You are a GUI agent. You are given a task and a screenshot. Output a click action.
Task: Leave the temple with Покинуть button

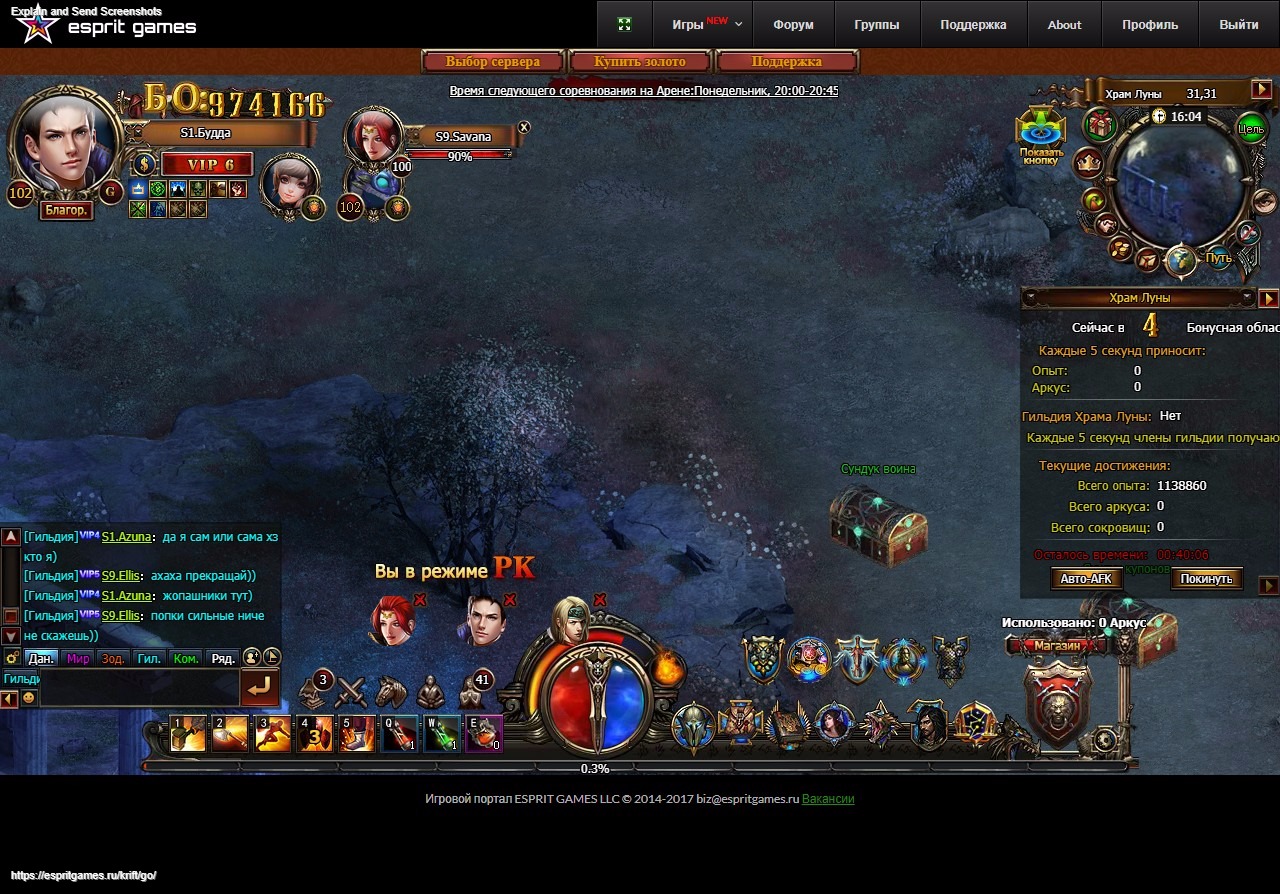tap(1207, 579)
